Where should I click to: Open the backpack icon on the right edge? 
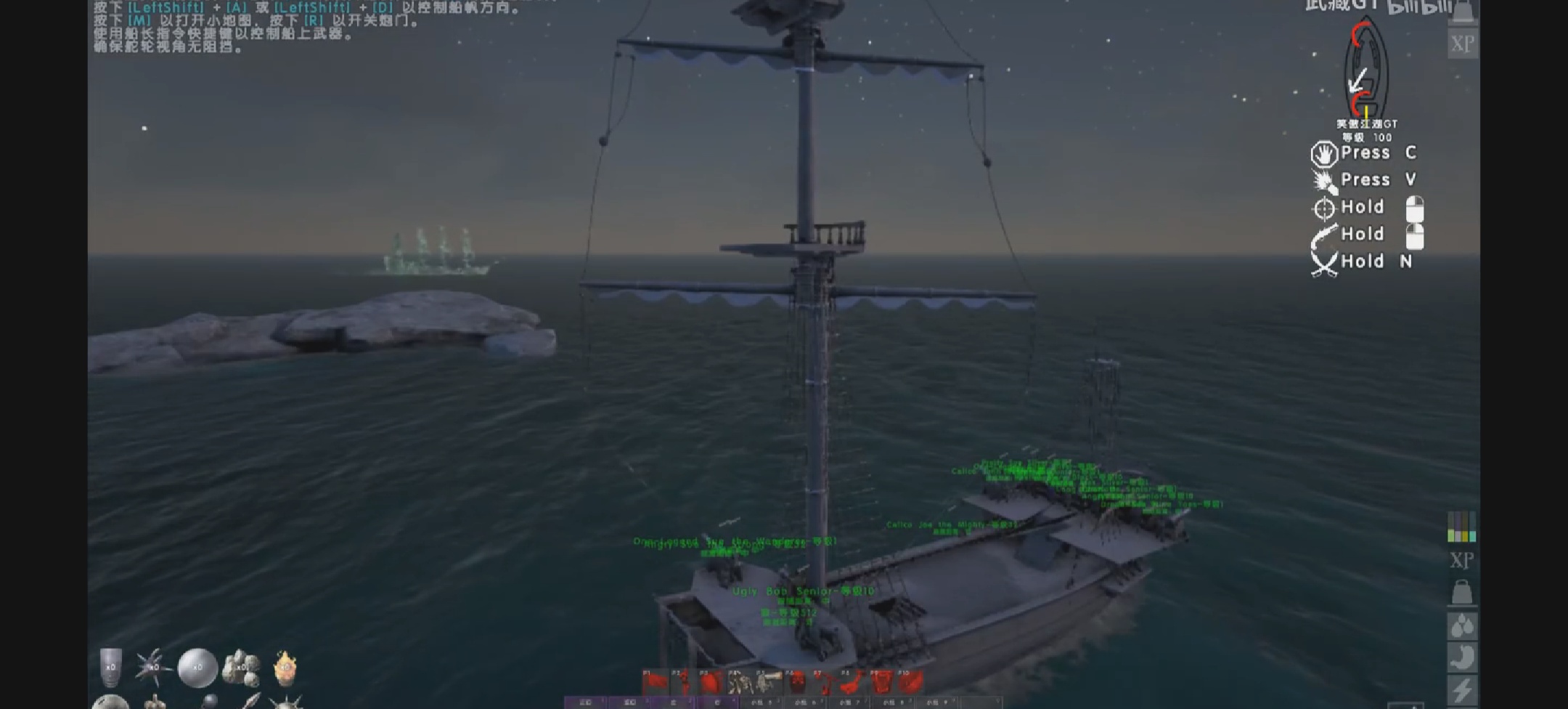pyautogui.click(x=1463, y=591)
